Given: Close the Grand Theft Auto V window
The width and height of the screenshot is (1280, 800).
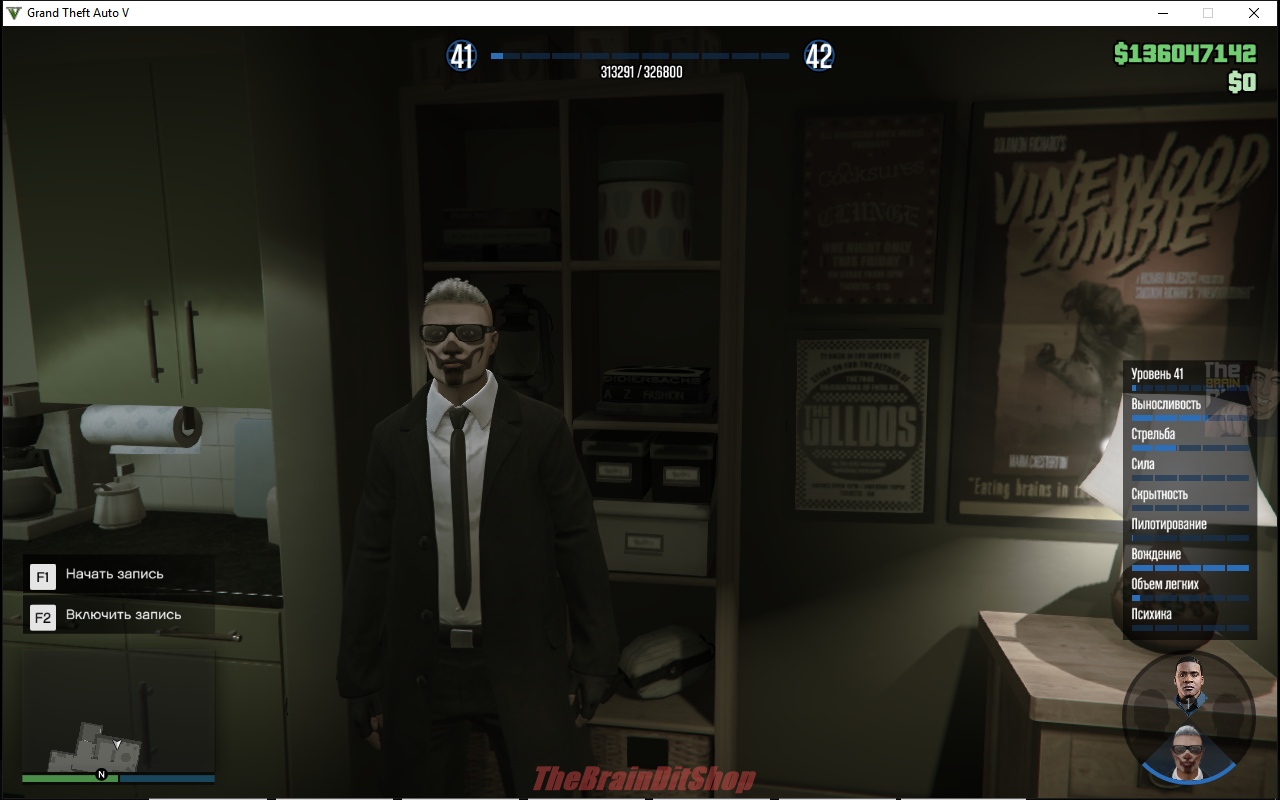Looking at the screenshot, I should pyautogui.click(x=1253, y=13).
